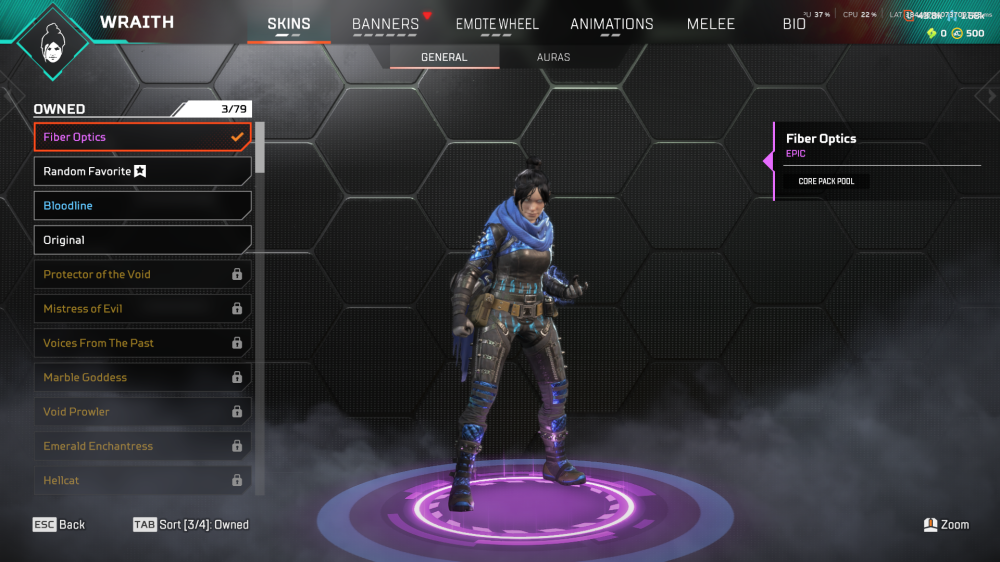Select the Voices From The Past skin
This screenshot has height=562, width=1000.
(142, 343)
